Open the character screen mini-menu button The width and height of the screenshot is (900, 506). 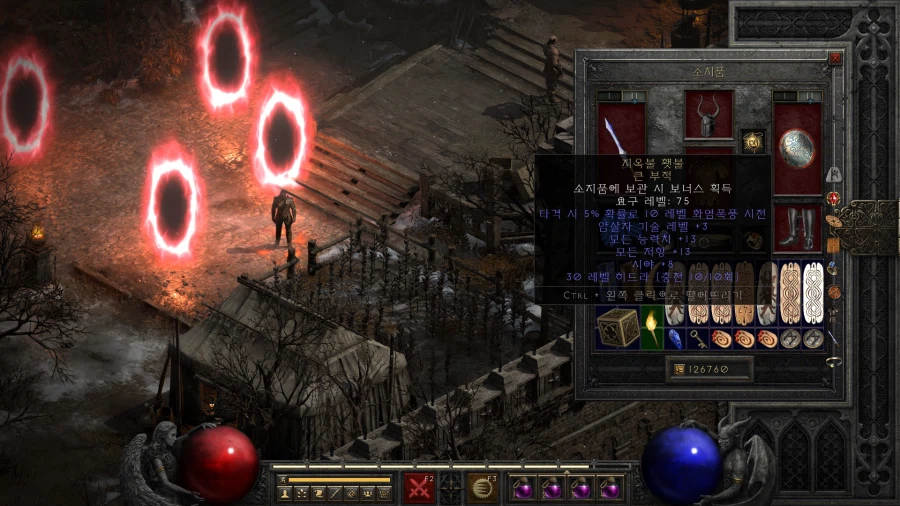[x=284, y=494]
